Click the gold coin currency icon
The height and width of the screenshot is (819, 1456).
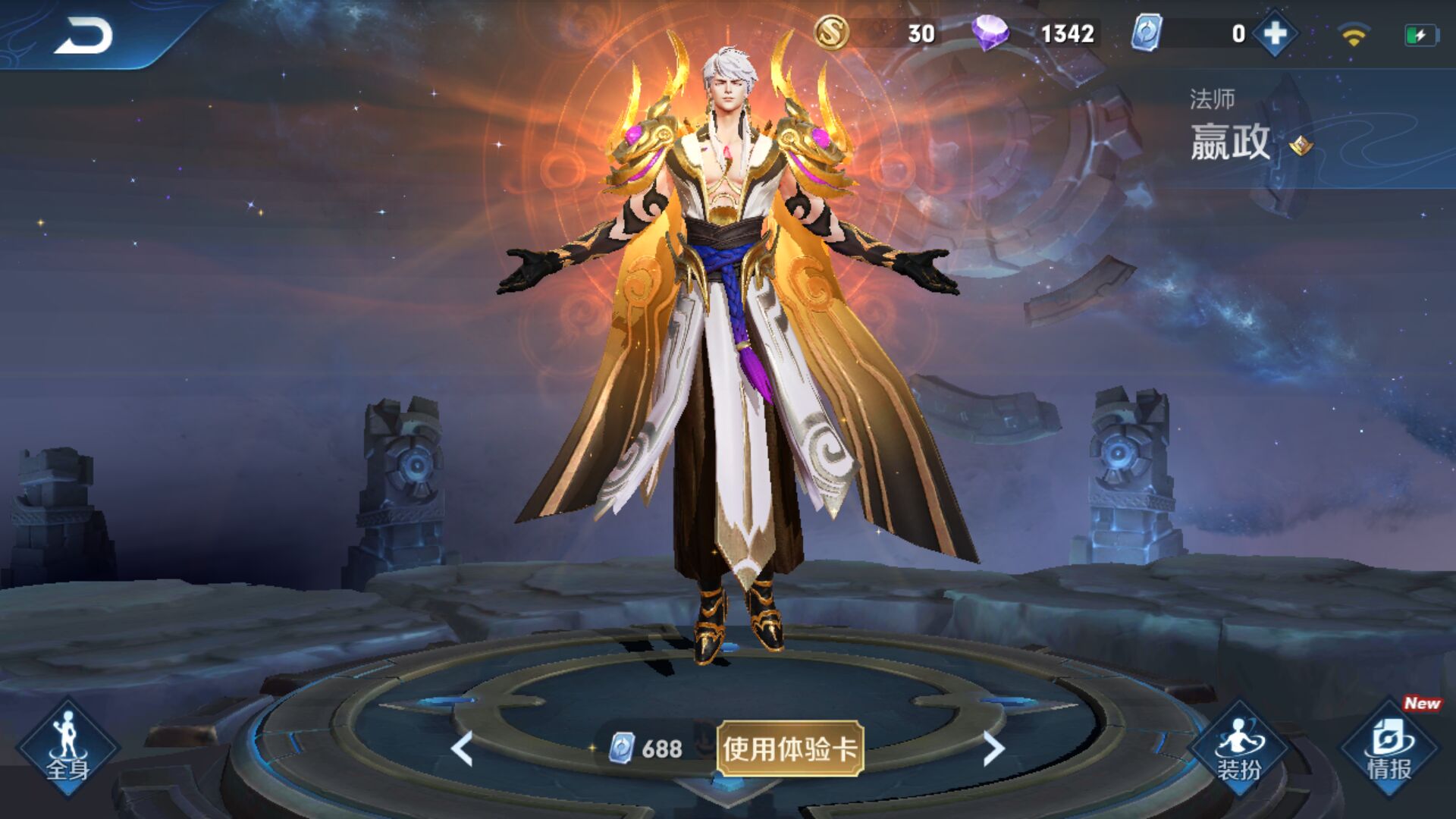coord(832,33)
